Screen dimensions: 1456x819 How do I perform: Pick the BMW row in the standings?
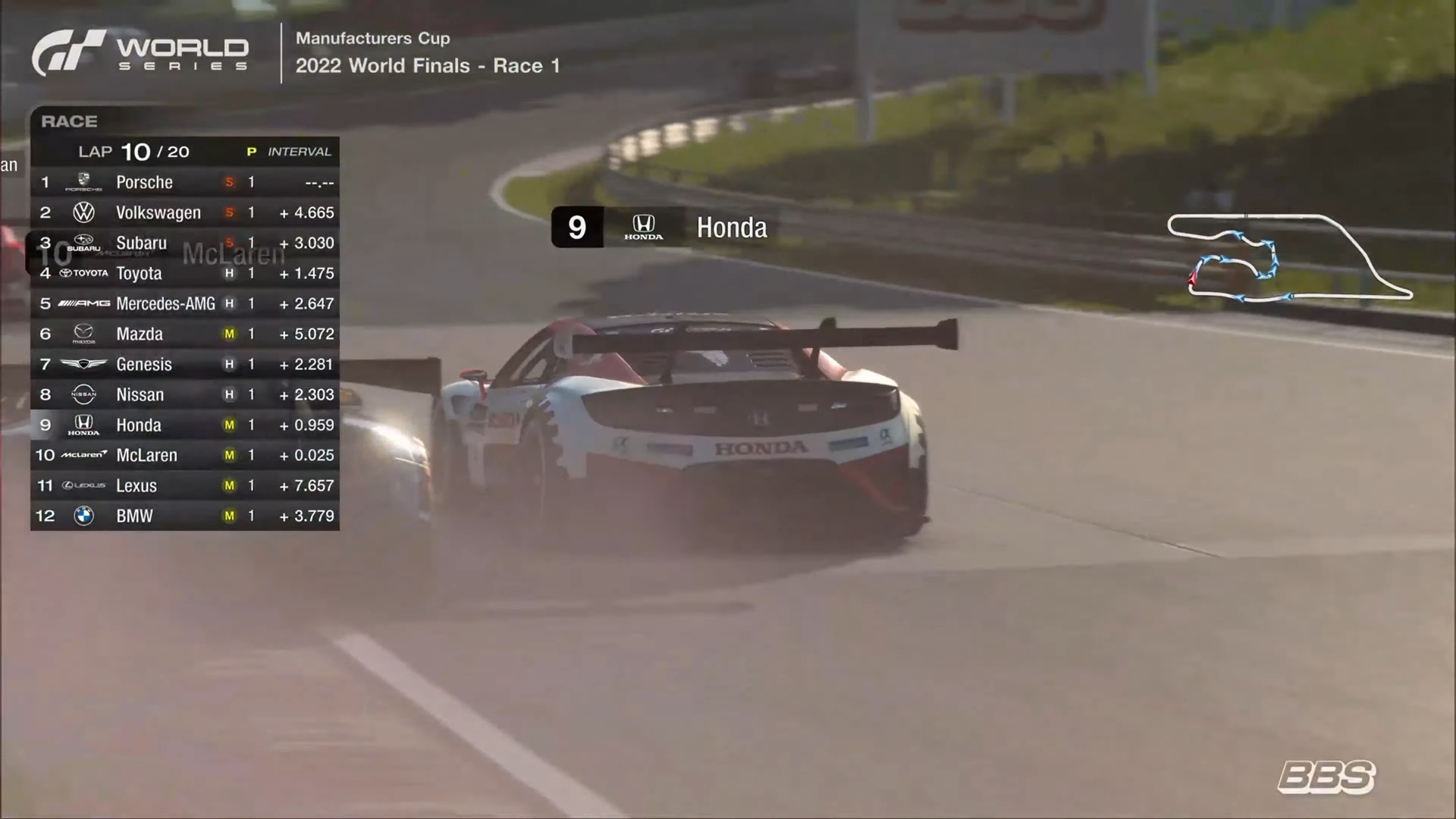pos(184,516)
